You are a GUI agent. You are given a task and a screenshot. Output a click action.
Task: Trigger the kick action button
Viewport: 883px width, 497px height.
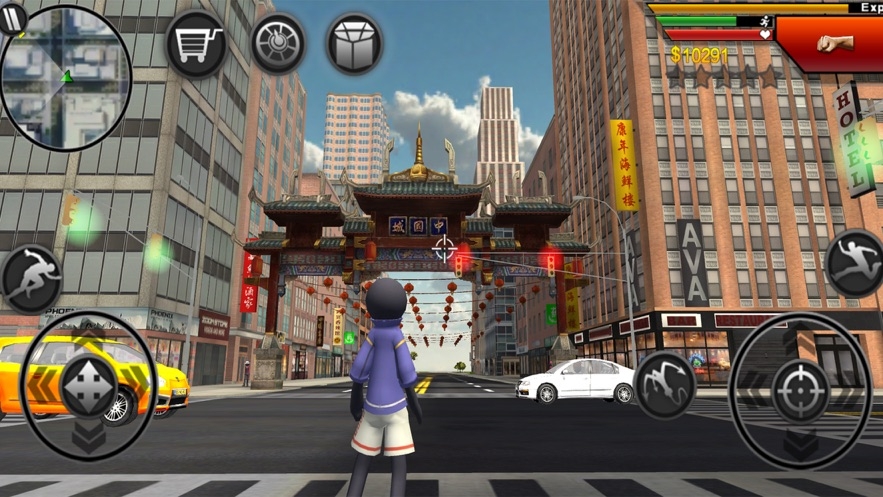pyautogui.click(x=665, y=384)
